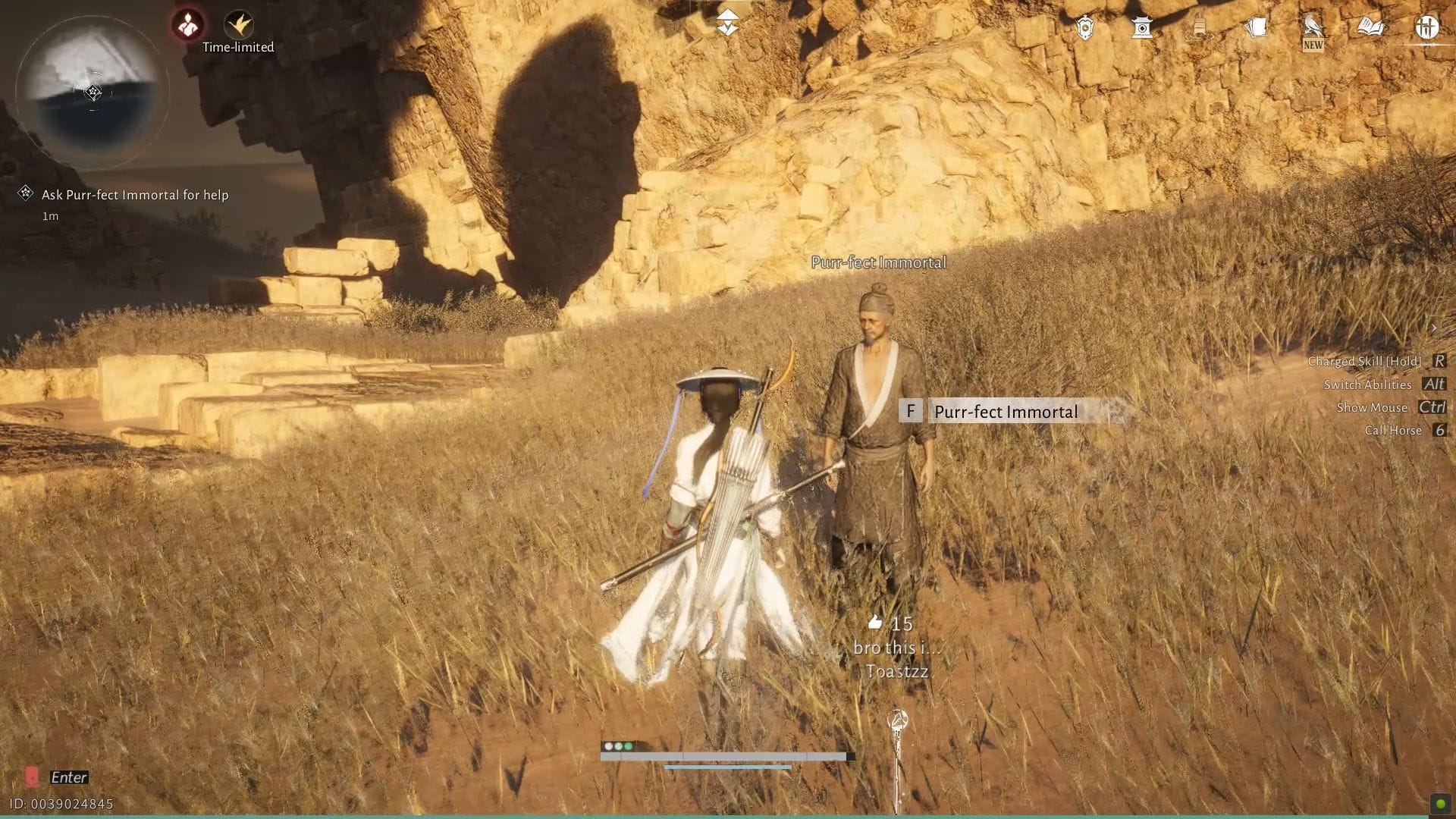Screen dimensions: 1456x819
Task: Open the bird icon marked NEW
Action: pos(1312,29)
